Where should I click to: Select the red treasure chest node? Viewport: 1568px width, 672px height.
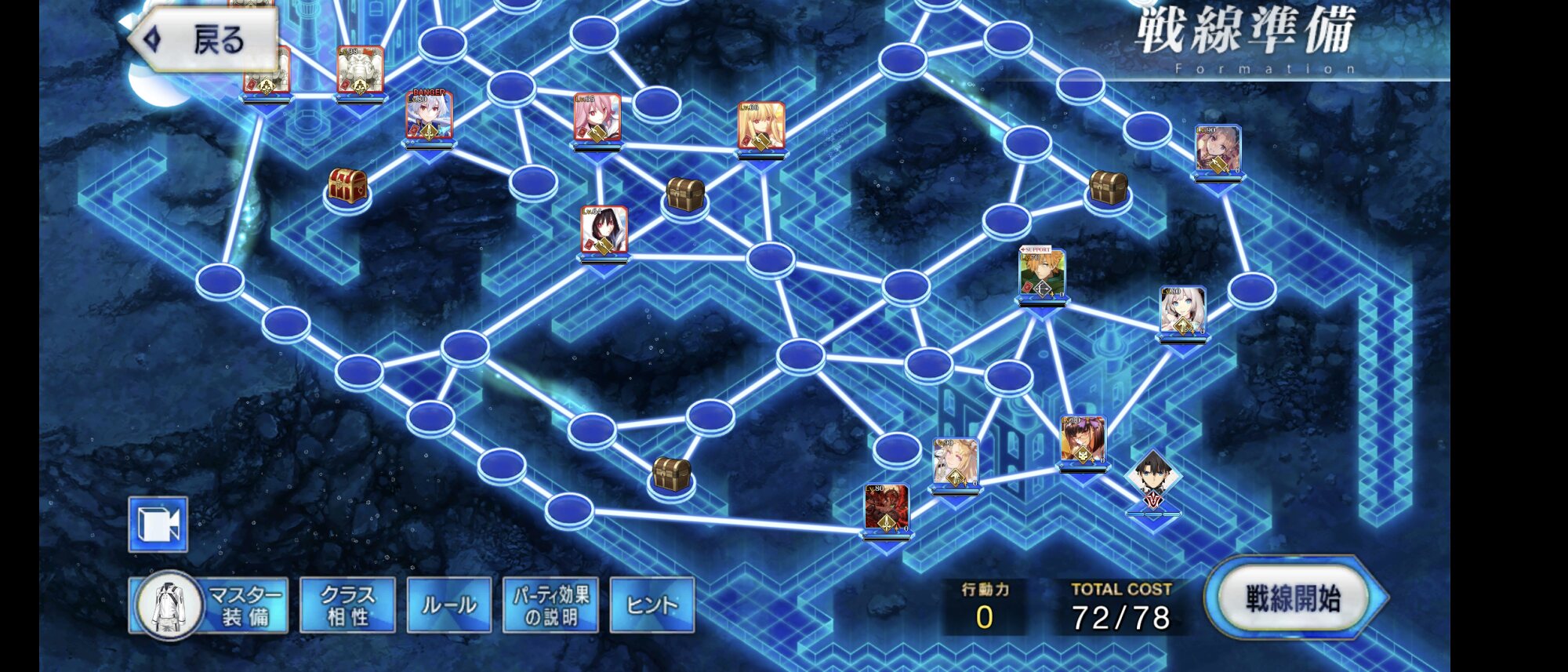(x=347, y=187)
